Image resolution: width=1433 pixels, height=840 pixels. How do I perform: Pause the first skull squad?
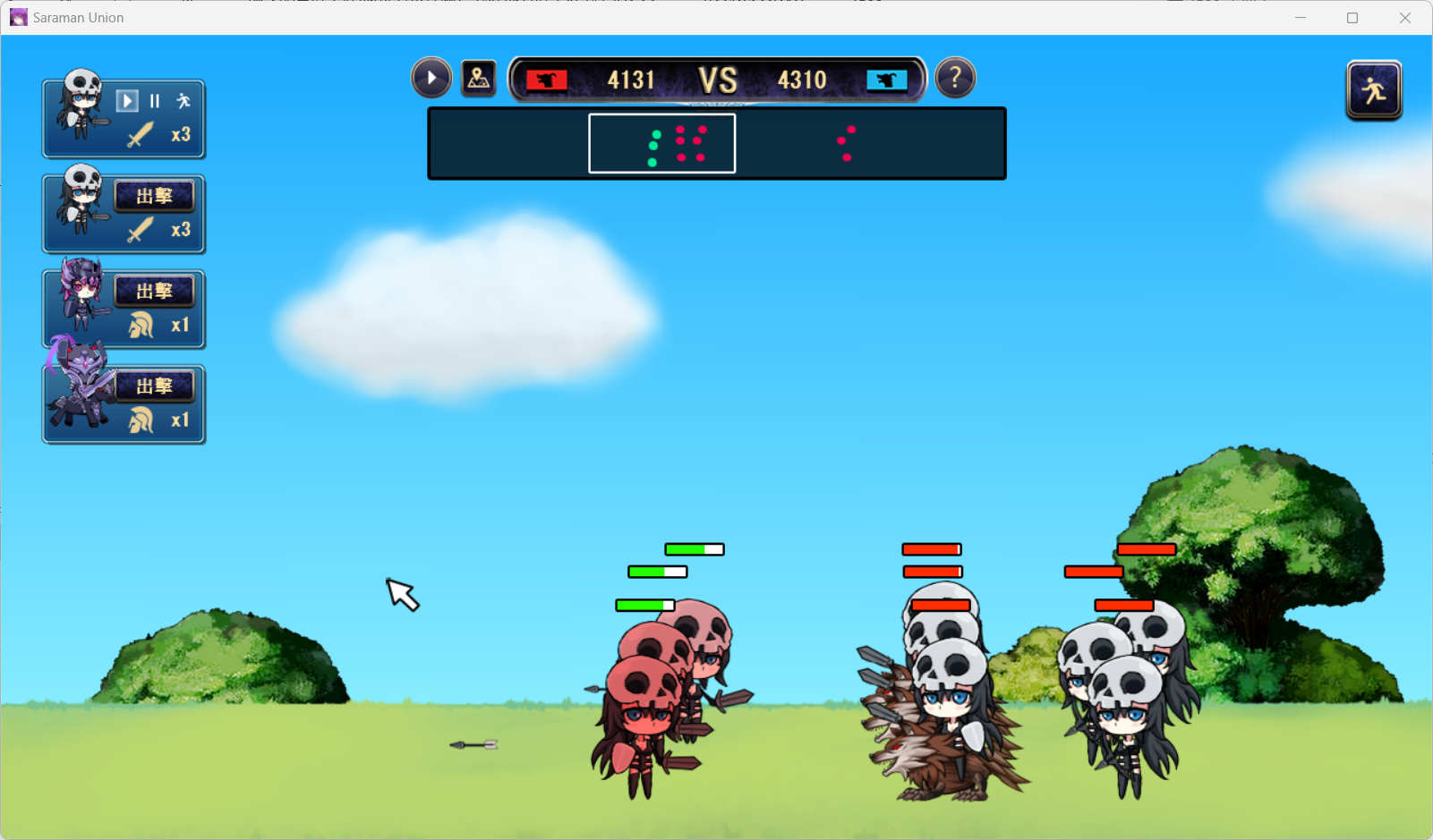pyautogui.click(x=155, y=101)
